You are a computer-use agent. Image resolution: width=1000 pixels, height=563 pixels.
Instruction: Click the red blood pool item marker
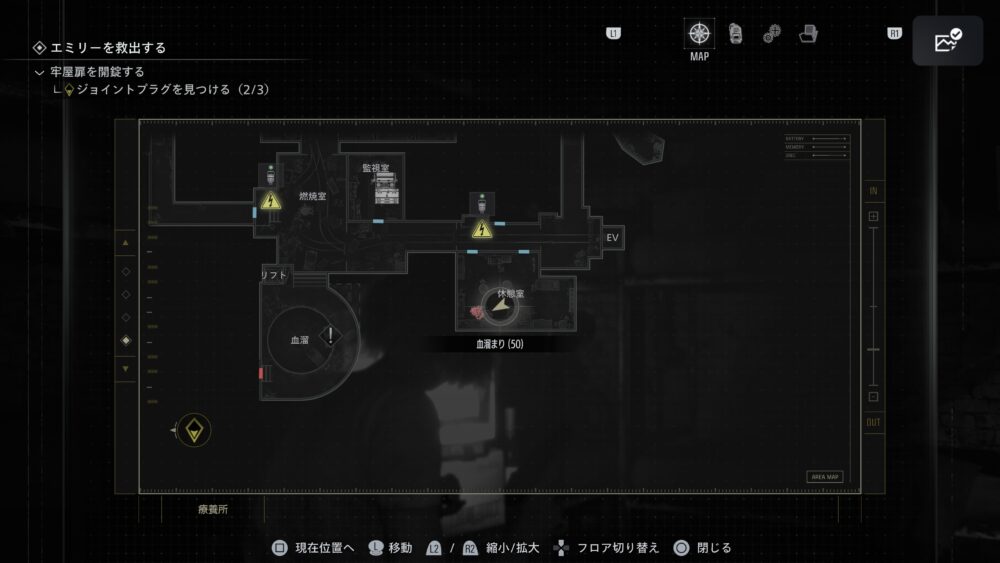click(x=477, y=313)
